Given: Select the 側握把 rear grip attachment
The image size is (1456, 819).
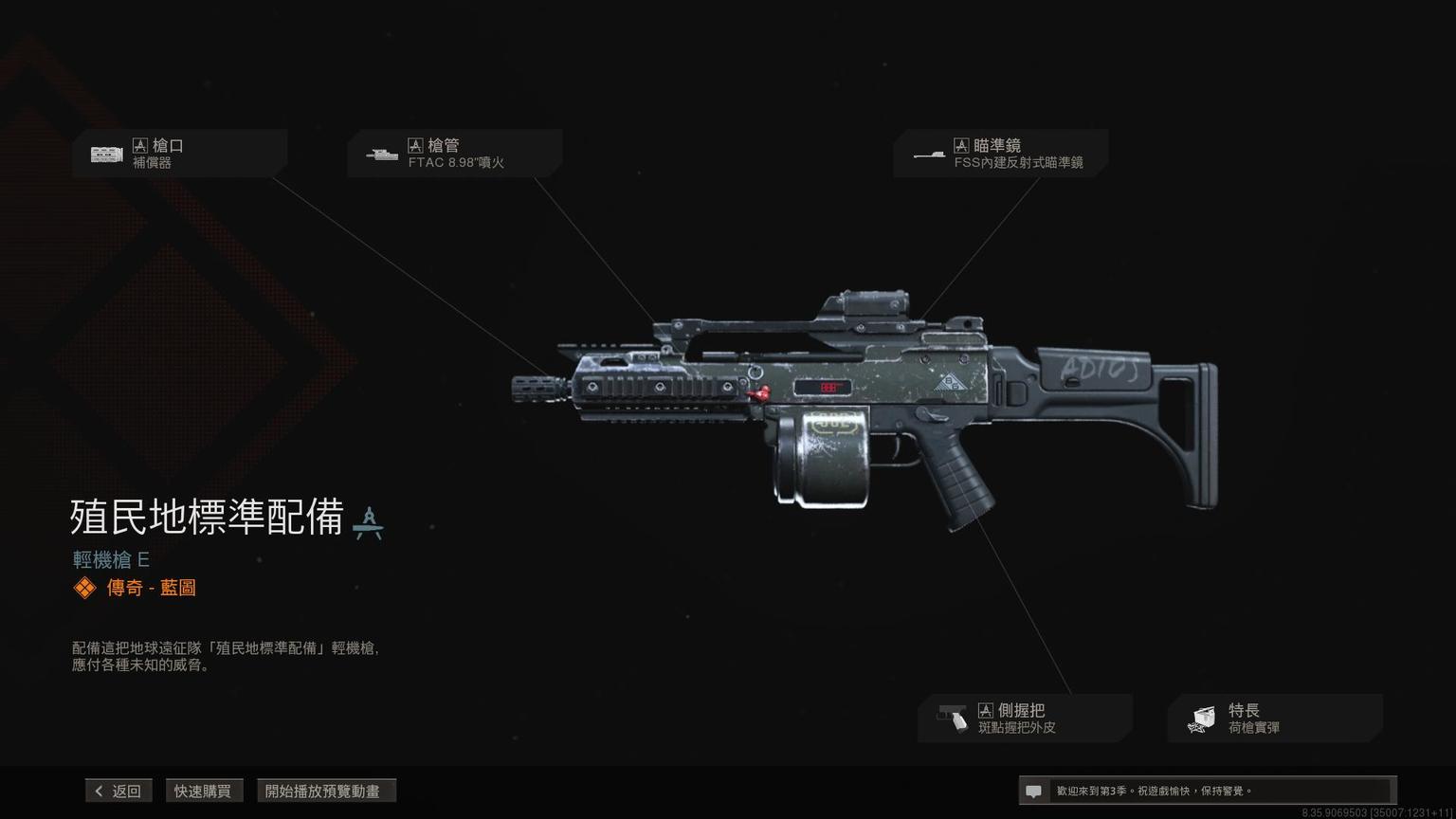Looking at the screenshot, I should 1025,719.
